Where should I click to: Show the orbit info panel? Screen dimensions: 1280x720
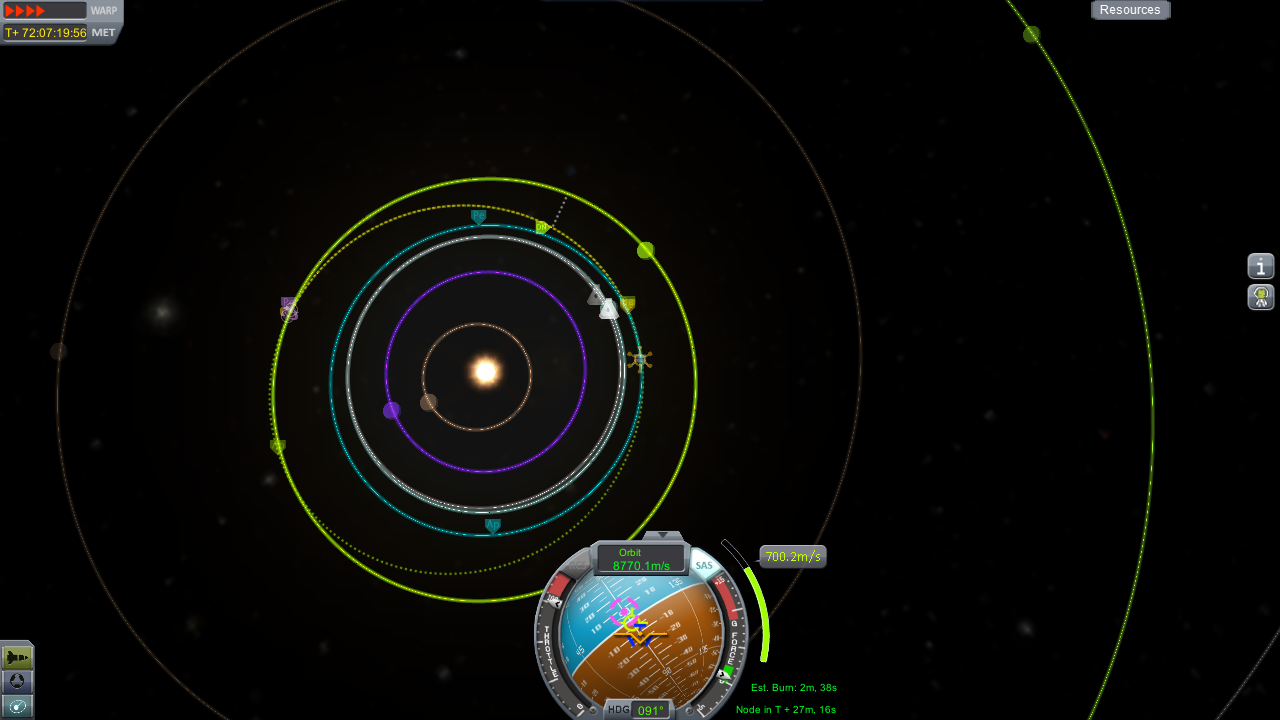pyautogui.click(x=1261, y=266)
